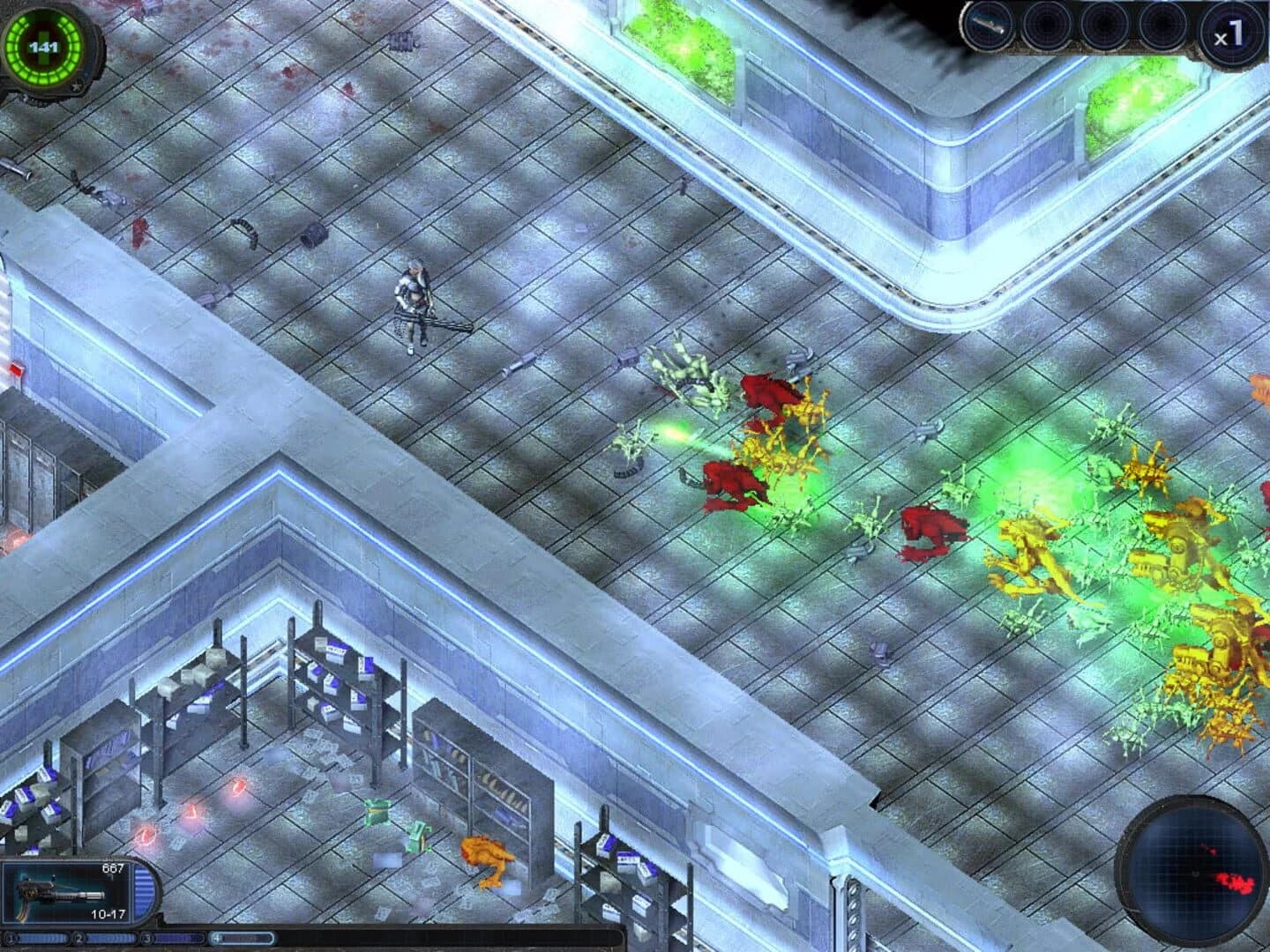
Task: Click the ammo count reading 667
Action: 113,867
